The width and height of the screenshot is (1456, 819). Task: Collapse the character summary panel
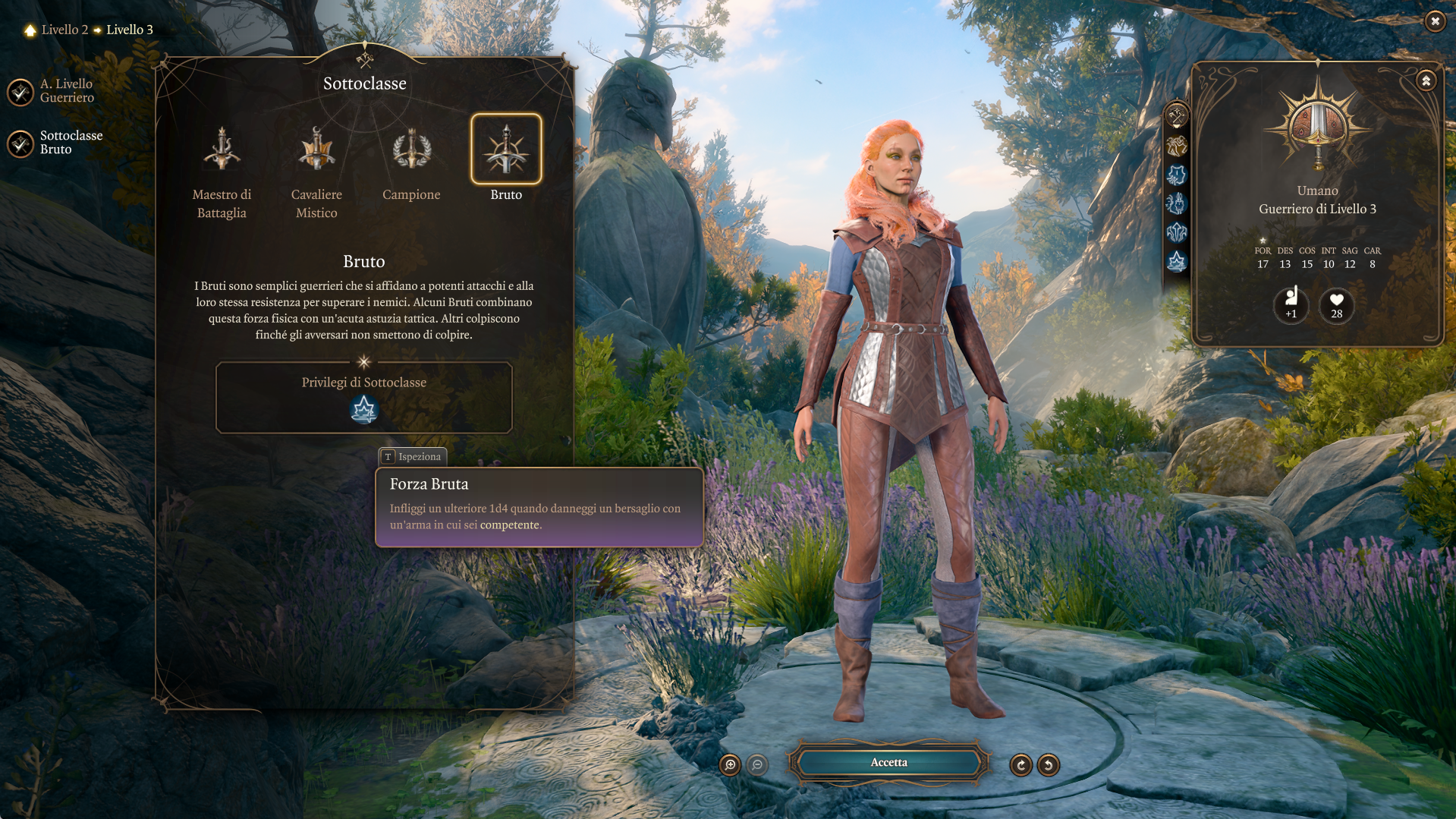coord(1426,80)
